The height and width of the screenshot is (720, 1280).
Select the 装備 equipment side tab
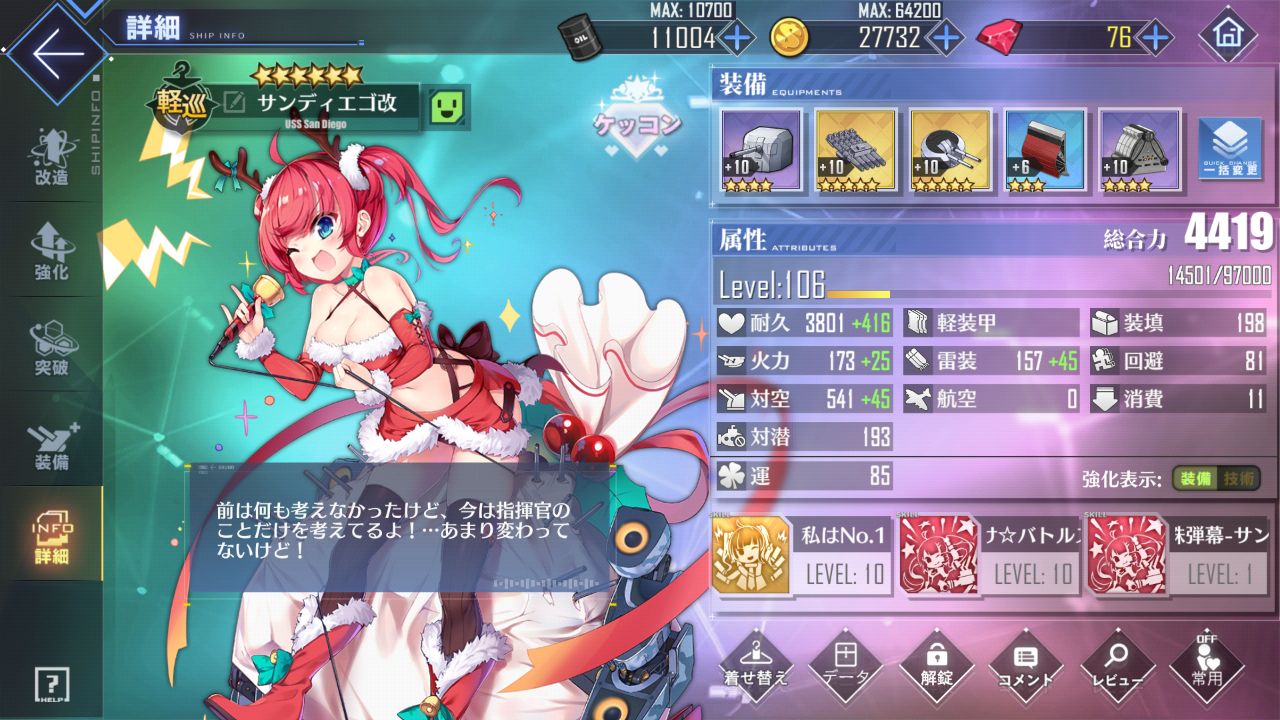point(51,443)
